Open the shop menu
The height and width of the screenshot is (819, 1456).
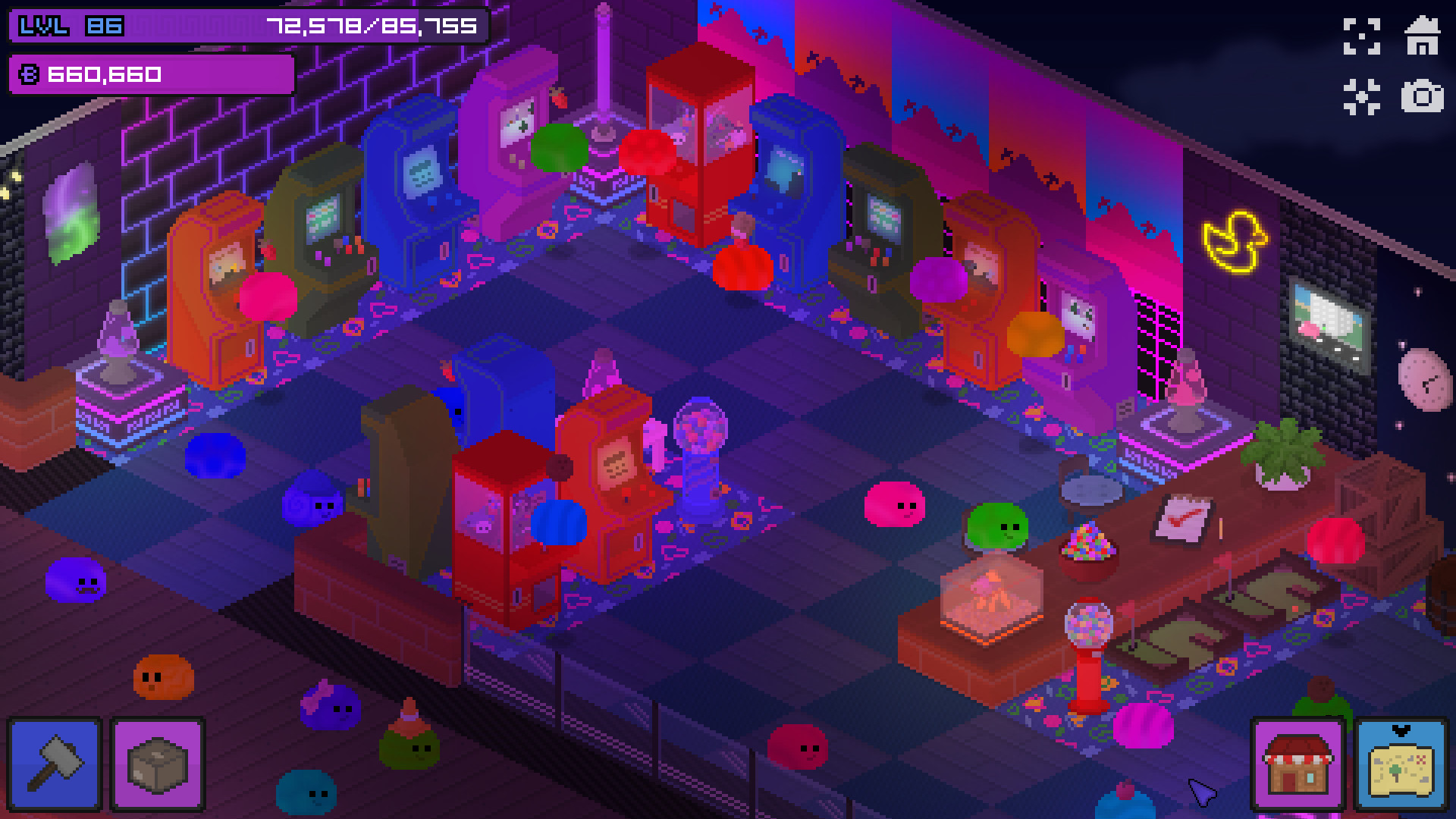[x=1298, y=763]
